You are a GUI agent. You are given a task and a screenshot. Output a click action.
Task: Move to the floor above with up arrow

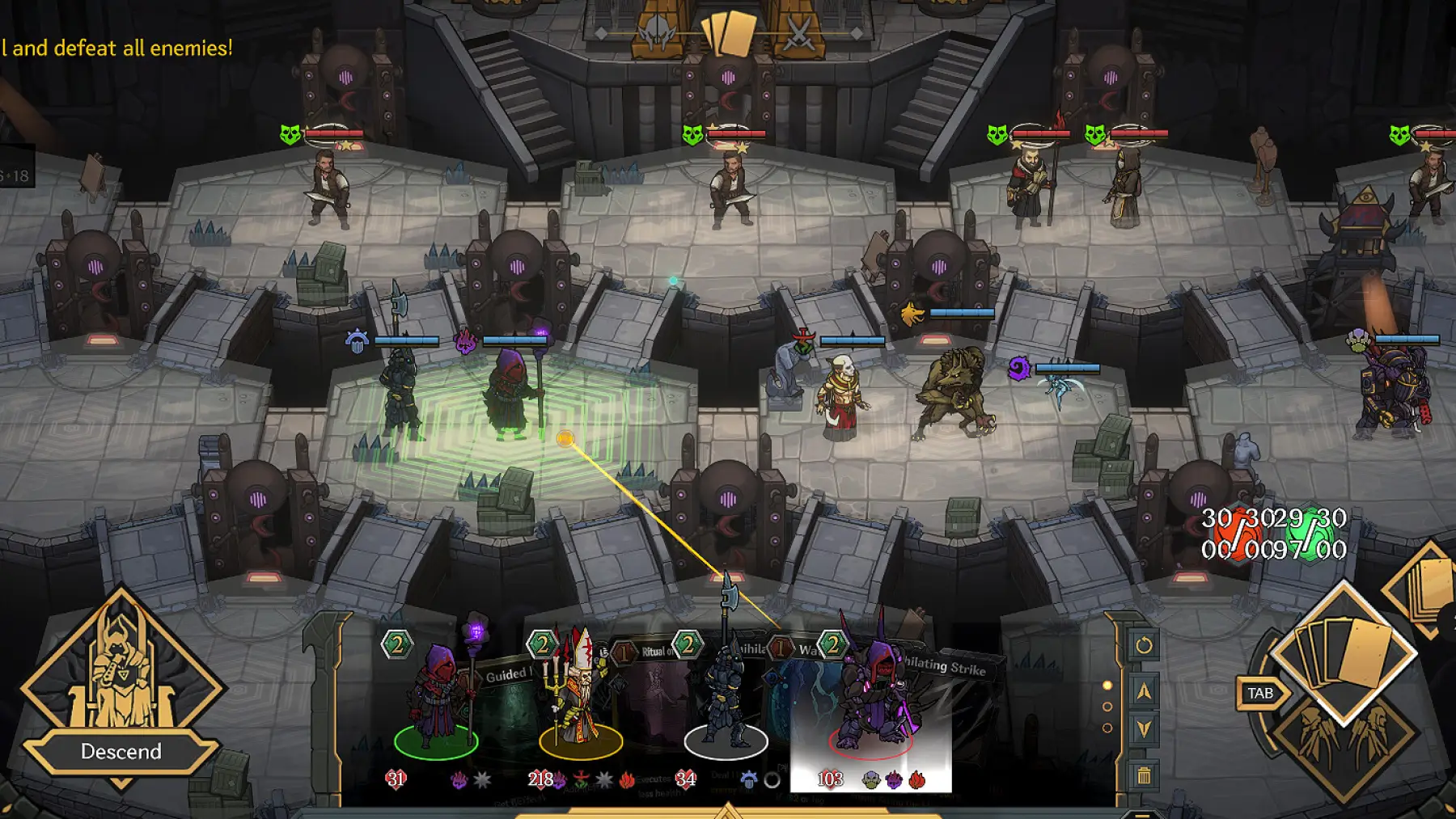(x=1144, y=691)
